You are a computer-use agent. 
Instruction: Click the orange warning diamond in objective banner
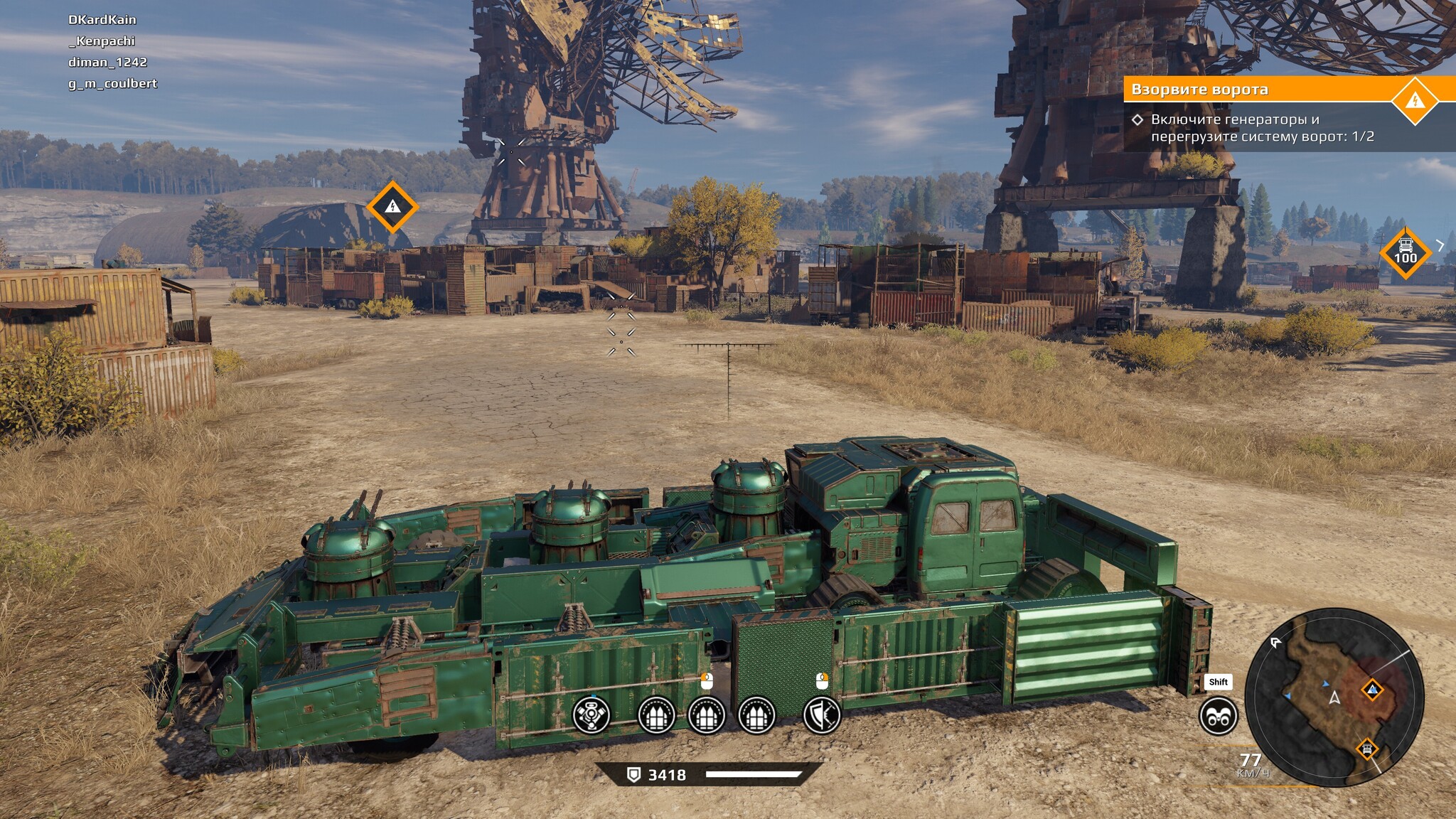(1415, 100)
